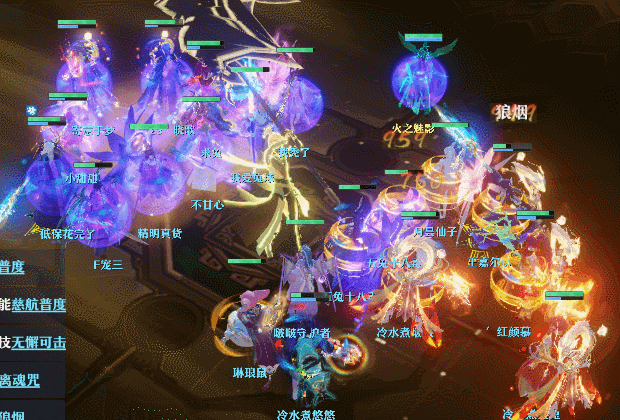Viewport: 620px width, 420px height.
Task: Click the 无懈可击 skill link
Action: [x=40, y=342]
